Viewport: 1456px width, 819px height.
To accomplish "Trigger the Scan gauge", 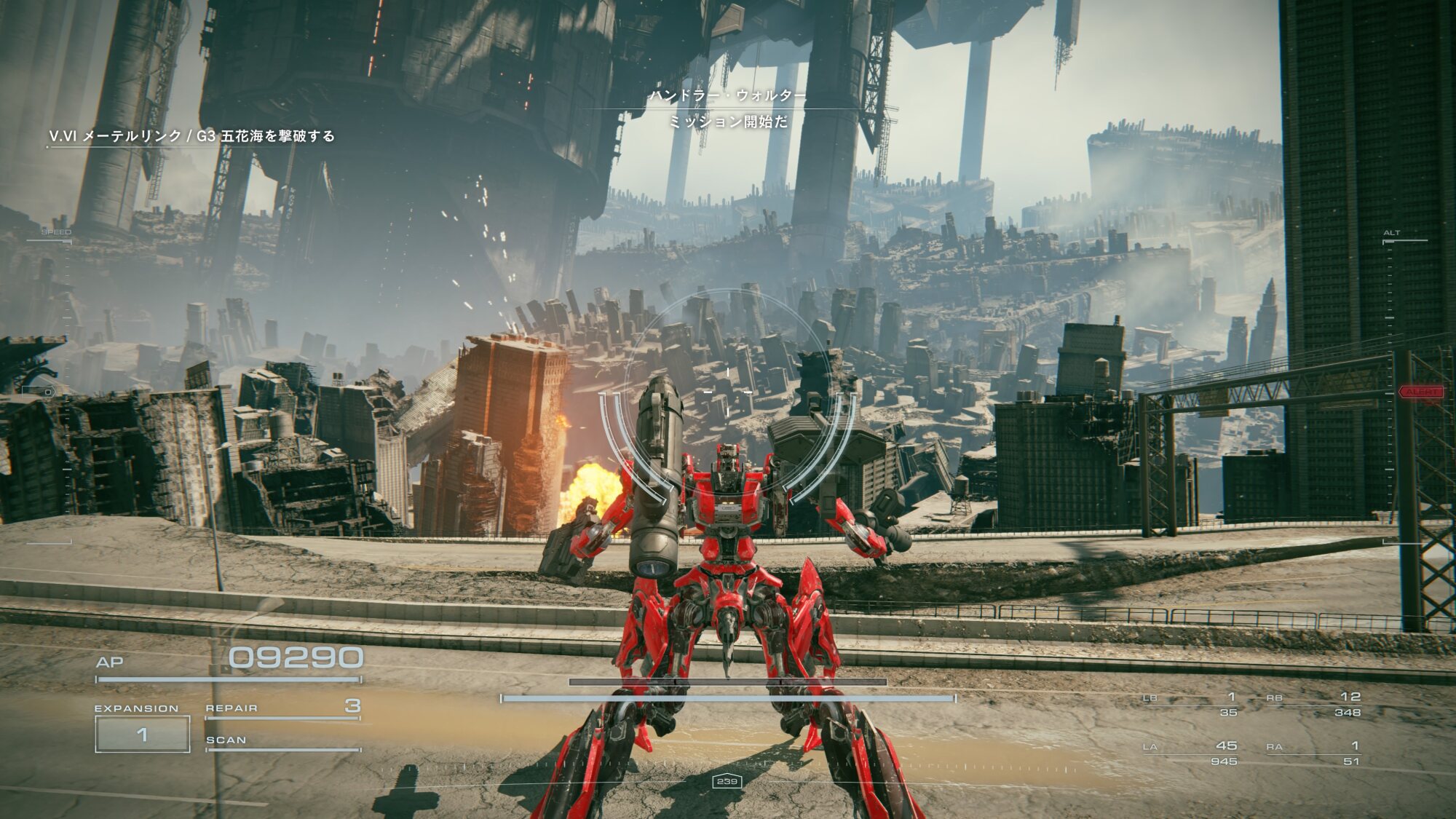I will point(282,742).
